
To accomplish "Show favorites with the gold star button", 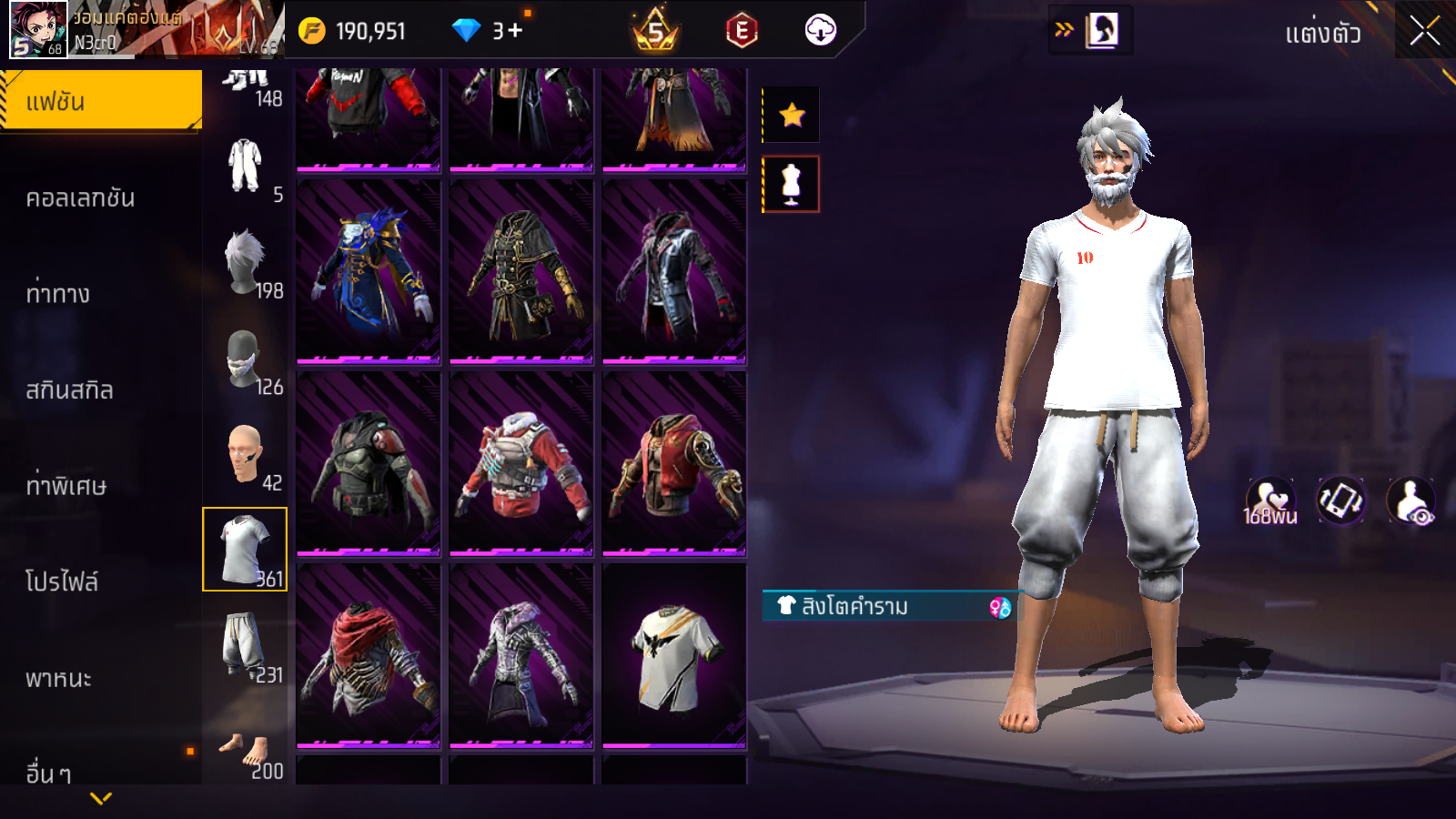I will coord(792,115).
